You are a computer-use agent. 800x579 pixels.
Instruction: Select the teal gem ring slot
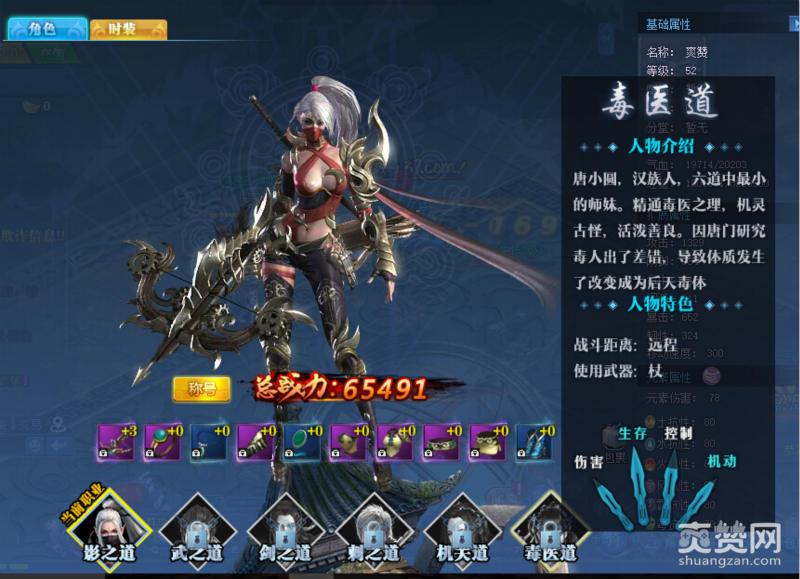click(163, 441)
